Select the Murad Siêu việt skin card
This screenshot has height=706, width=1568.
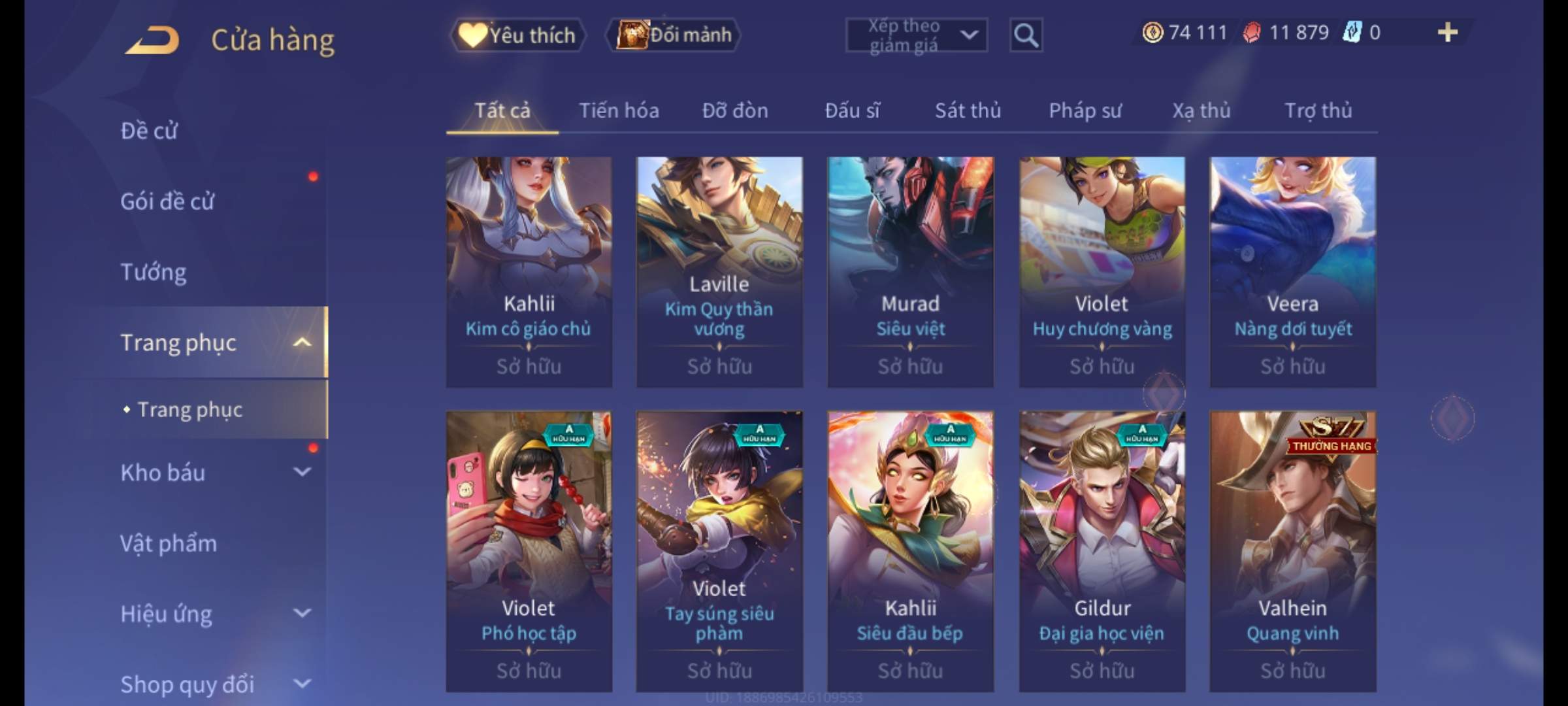coord(910,271)
